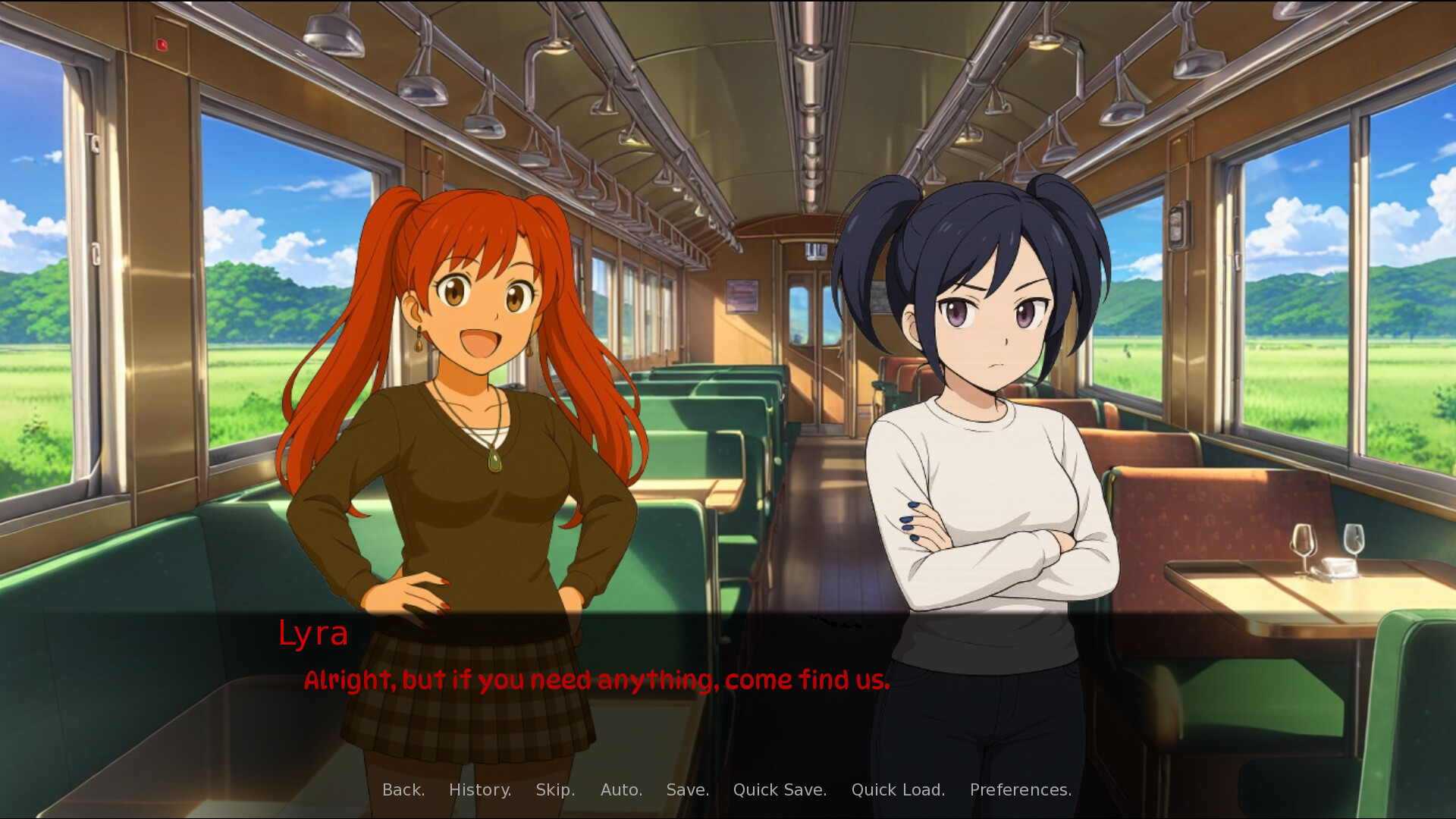Screen dimensions: 1456x819
Task: Activate Back to rewind the dialogue
Action: pos(403,789)
